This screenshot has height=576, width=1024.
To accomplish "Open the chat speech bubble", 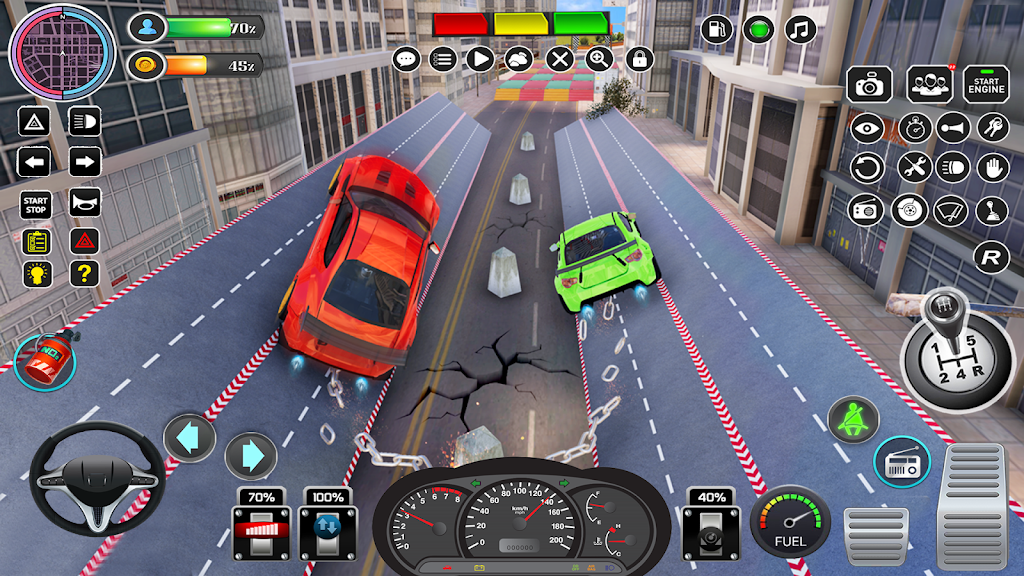I will 406,58.
